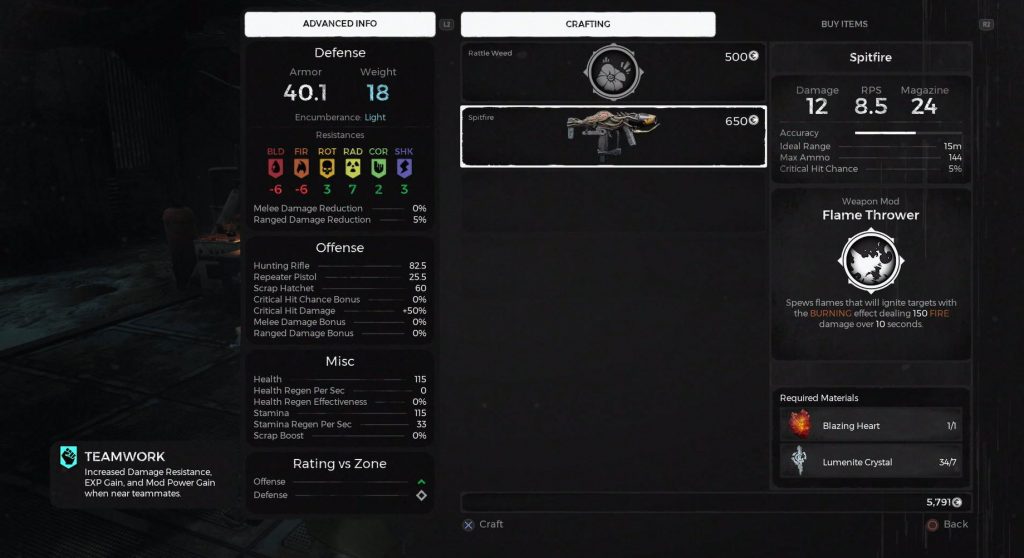1024x558 pixels.
Task: Switch to the Buy Items tab
Action: 843,24
